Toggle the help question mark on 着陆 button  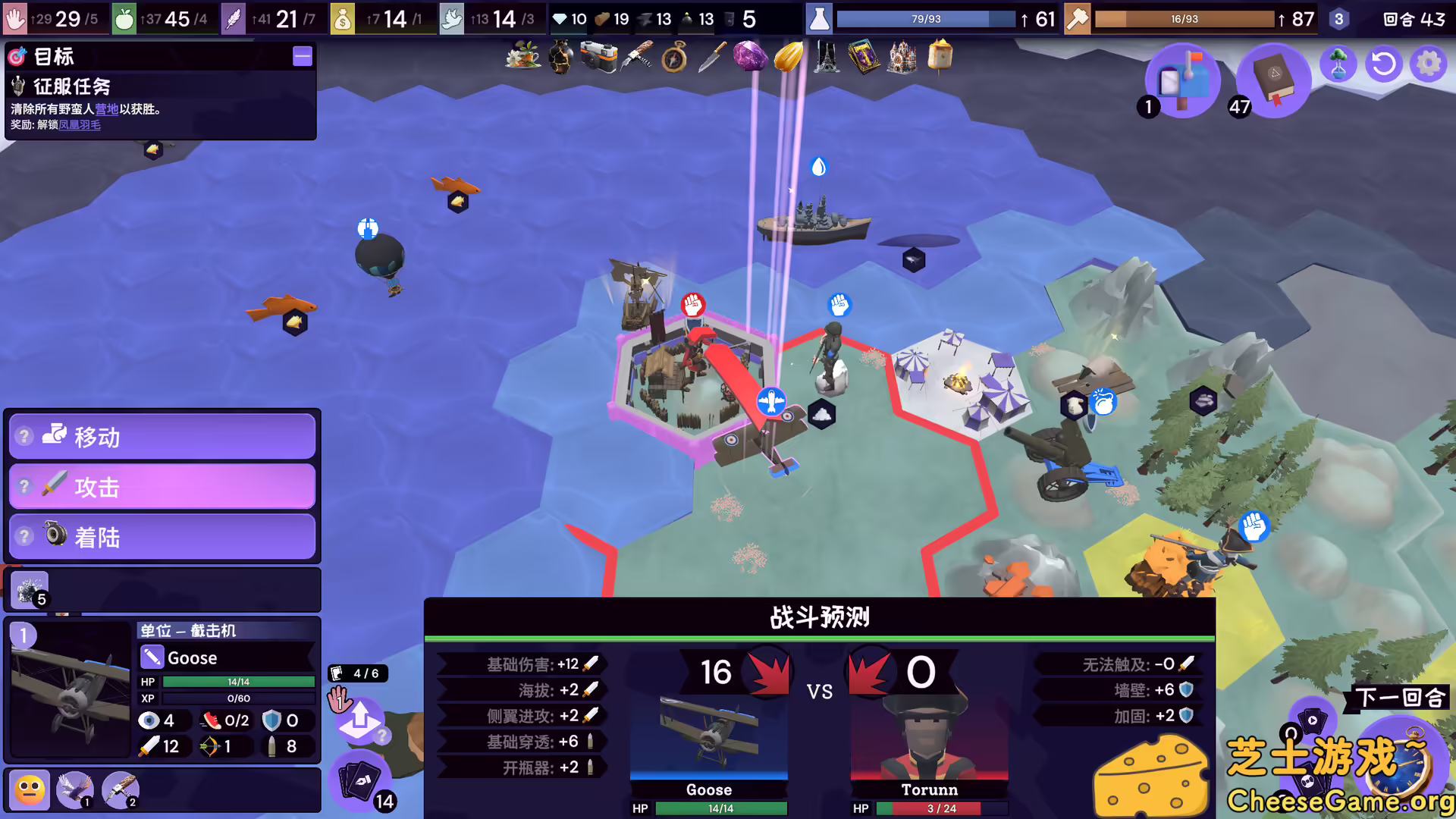click(x=24, y=536)
